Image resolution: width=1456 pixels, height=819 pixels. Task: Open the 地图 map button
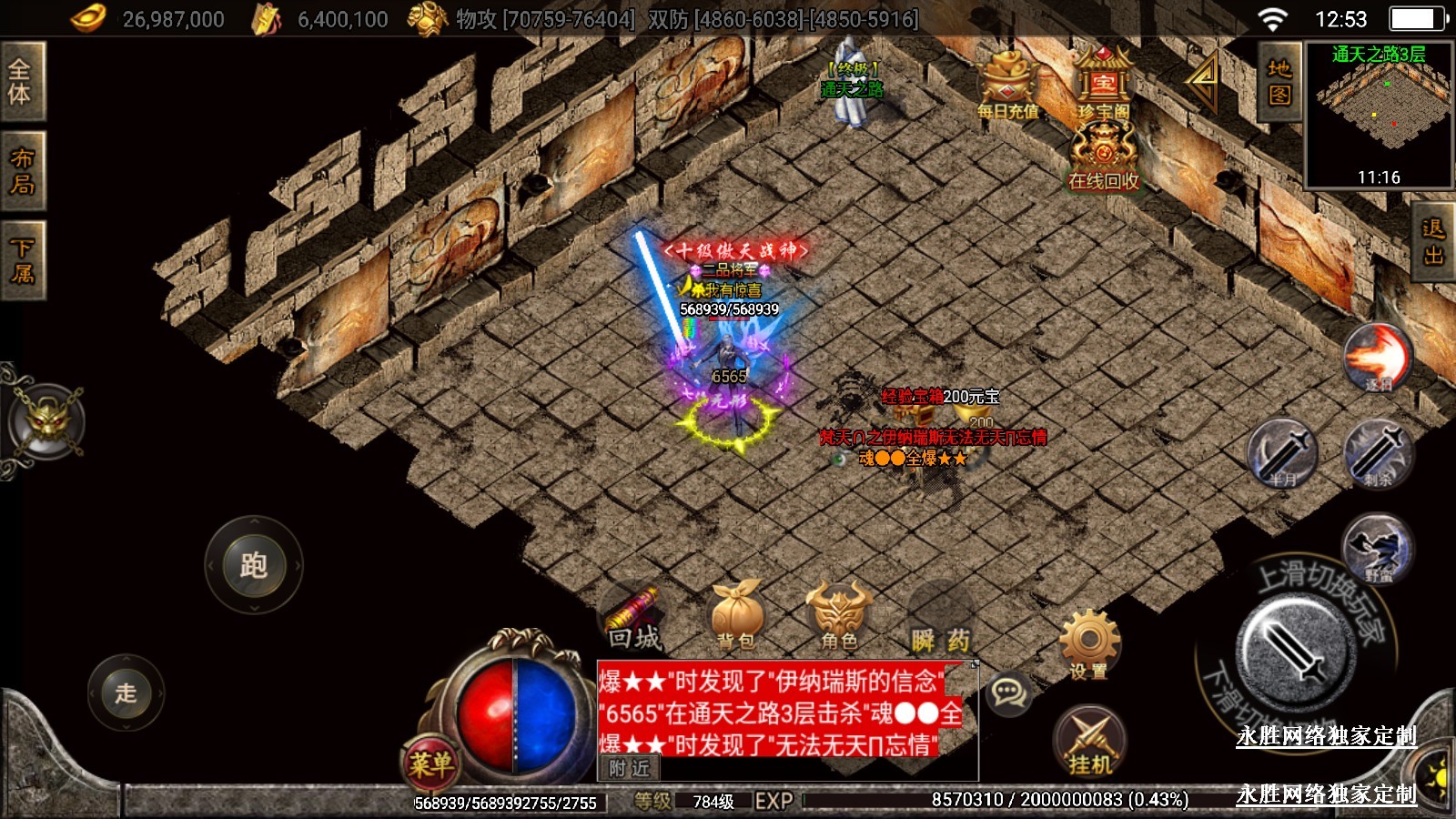pyautogui.click(x=1279, y=81)
